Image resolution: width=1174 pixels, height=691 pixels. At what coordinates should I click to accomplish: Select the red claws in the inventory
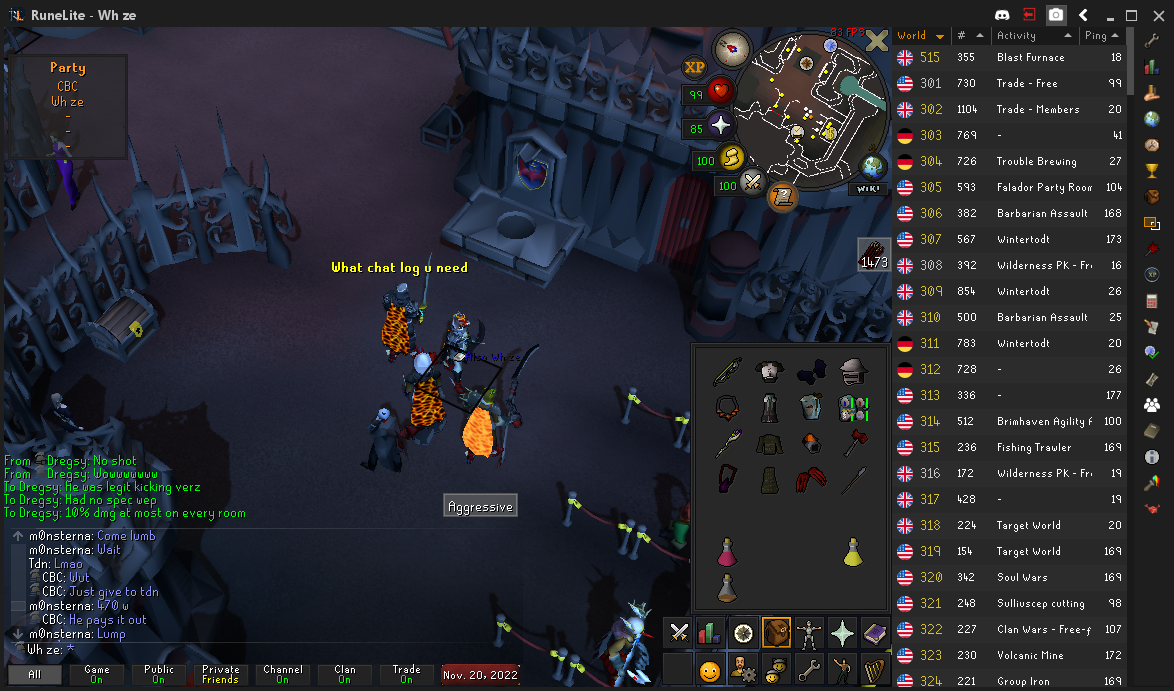point(810,480)
